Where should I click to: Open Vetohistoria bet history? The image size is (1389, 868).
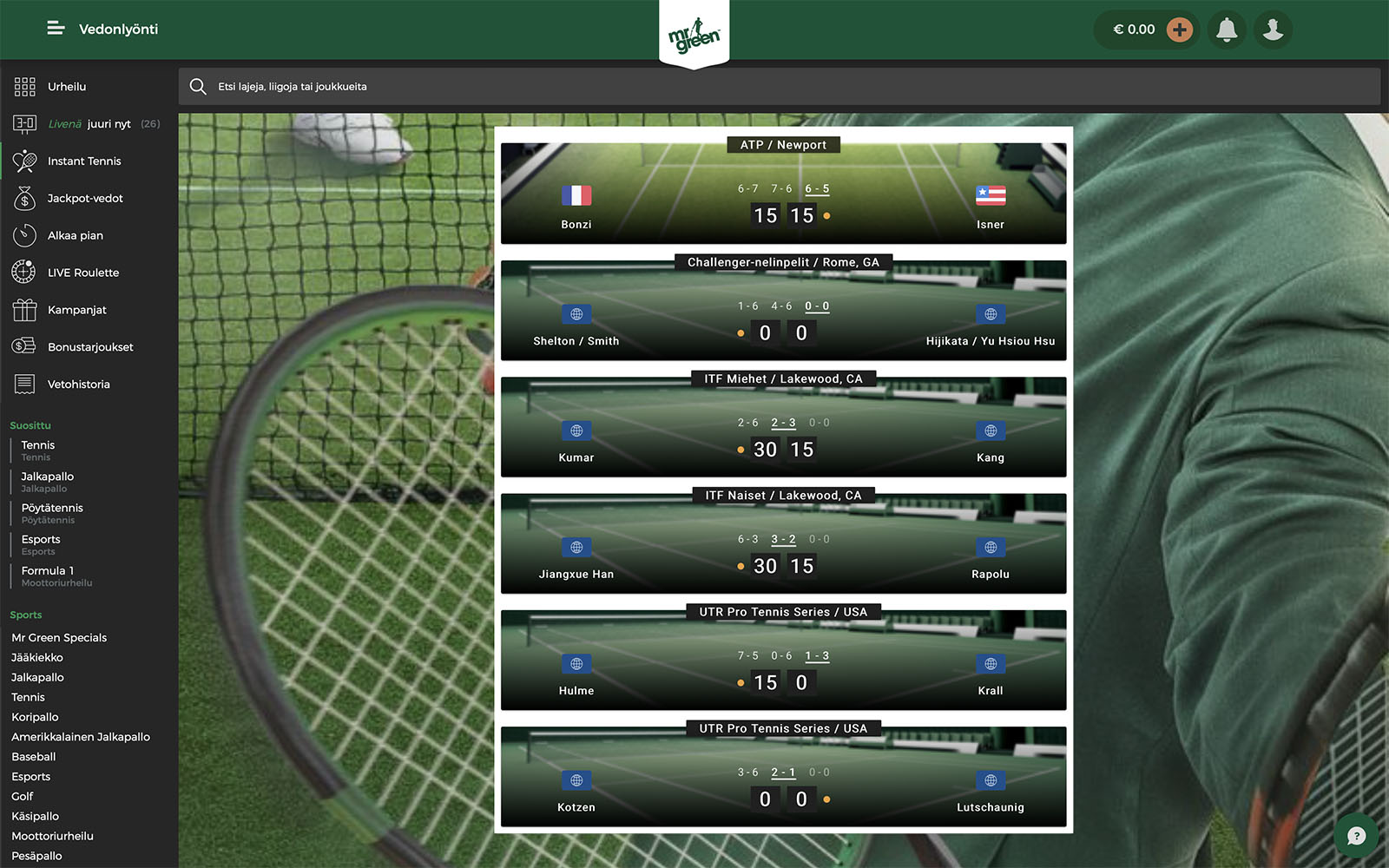[x=78, y=385]
